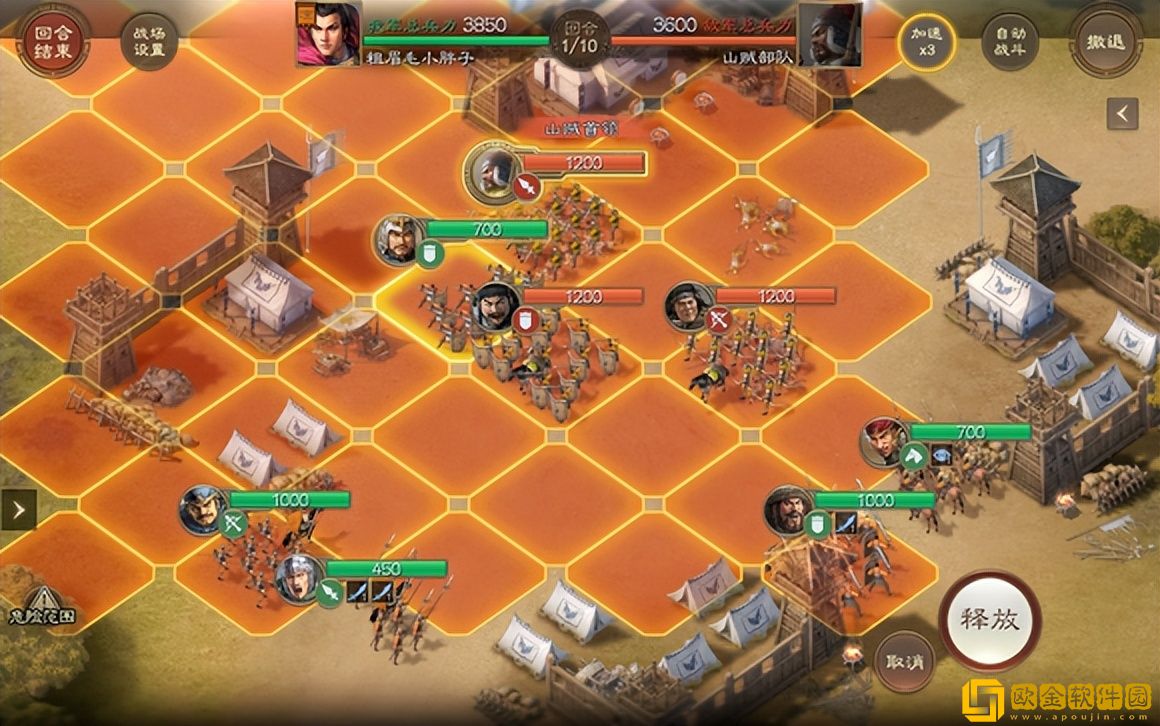Target enemy 1200-troop unit with crossed-weapons icon

pyautogui.click(x=689, y=306)
